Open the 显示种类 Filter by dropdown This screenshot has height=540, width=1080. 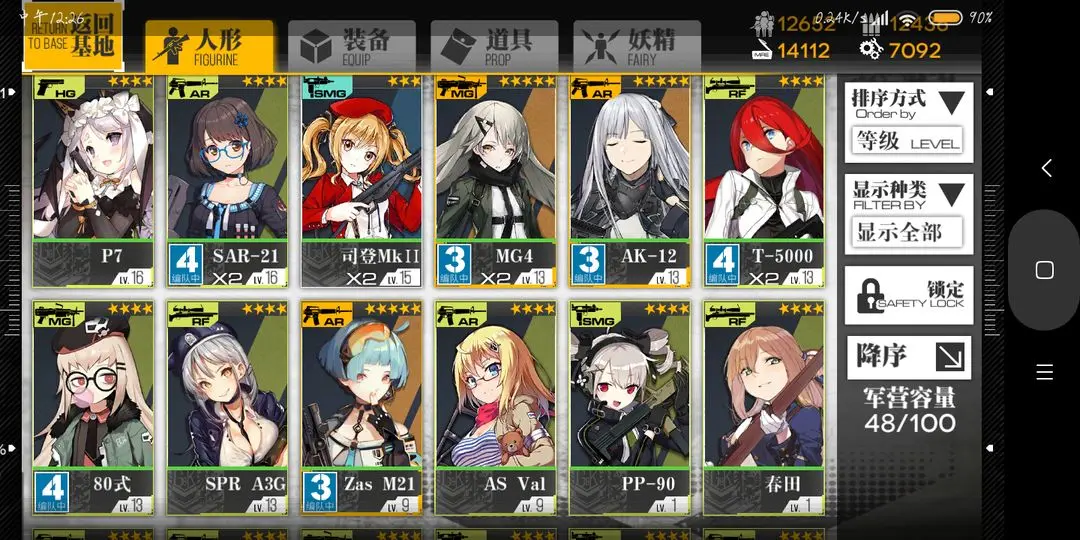pos(907,212)
